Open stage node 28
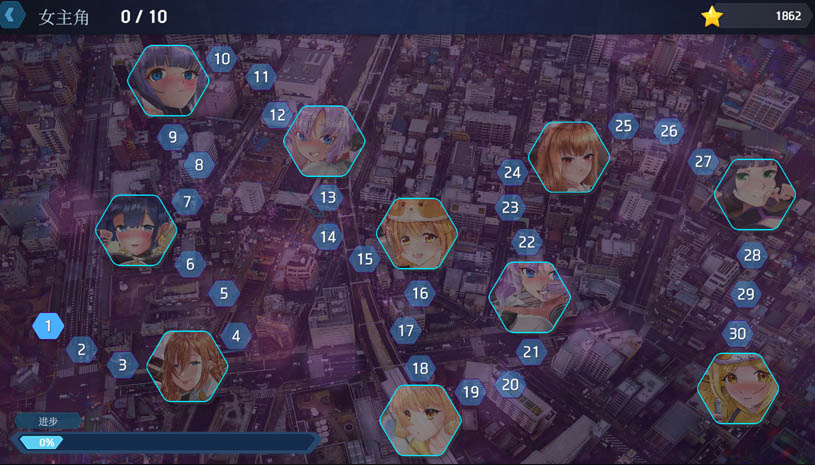This screenshot has width=815, height=465. [752, 255]
